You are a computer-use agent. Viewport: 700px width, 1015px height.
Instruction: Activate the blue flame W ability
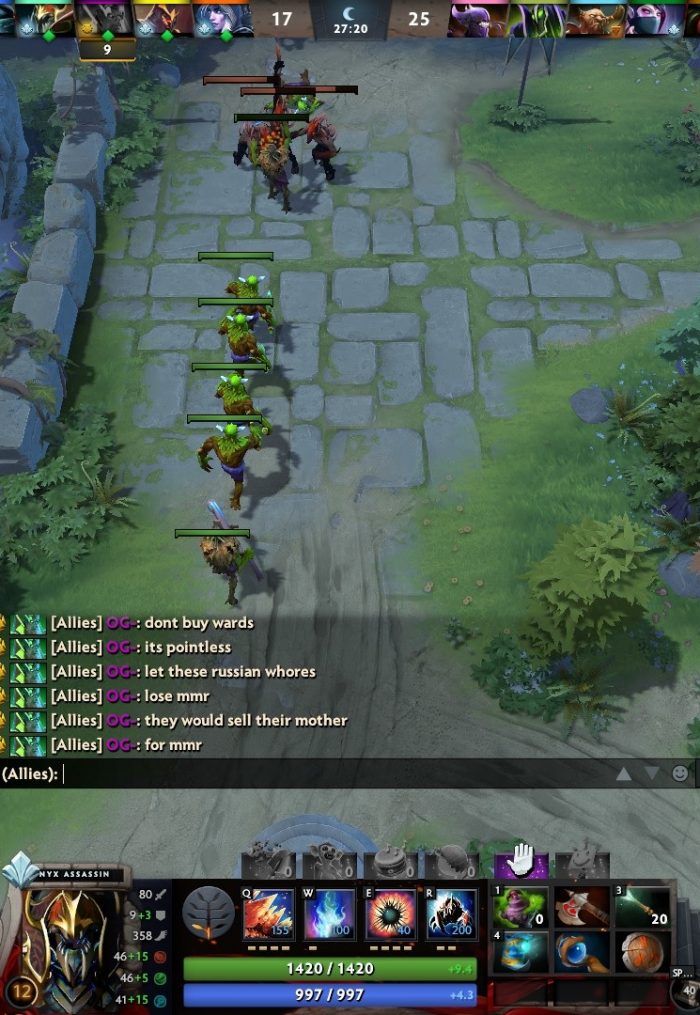(x=330, y=914)
